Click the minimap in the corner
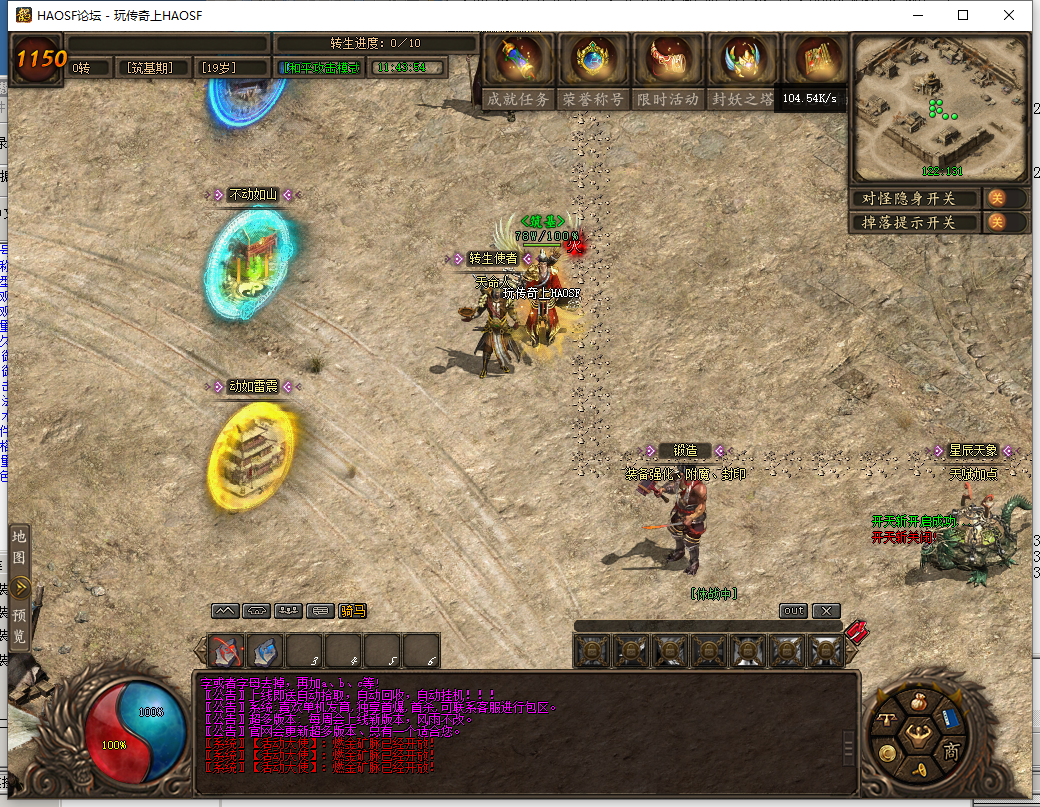Viewport: 1040px width, 807px height. (x=939, y=108)
